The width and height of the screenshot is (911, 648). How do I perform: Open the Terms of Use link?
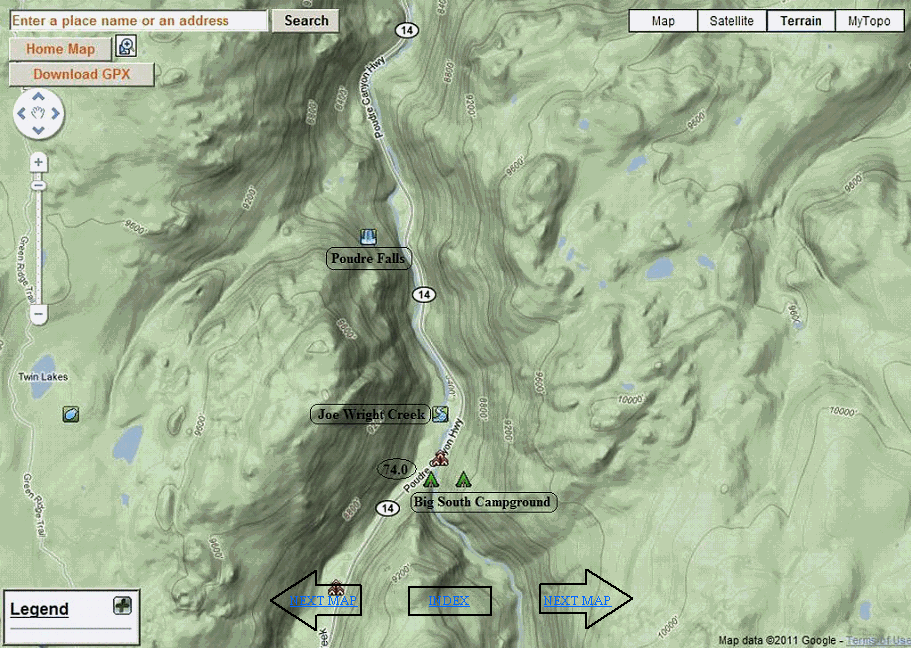pos(878,640)
